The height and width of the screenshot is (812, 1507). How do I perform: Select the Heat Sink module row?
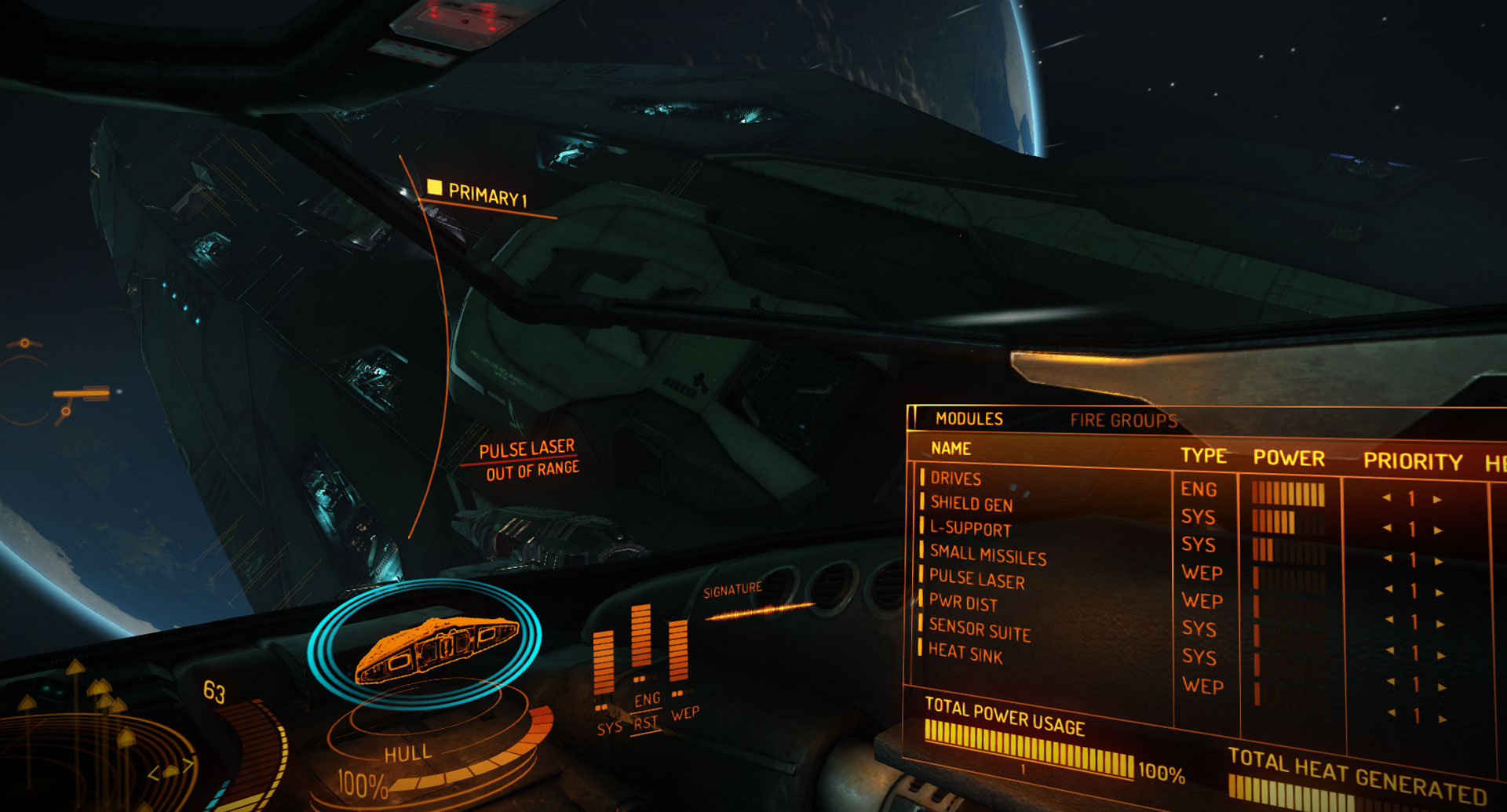click(965, 653)
